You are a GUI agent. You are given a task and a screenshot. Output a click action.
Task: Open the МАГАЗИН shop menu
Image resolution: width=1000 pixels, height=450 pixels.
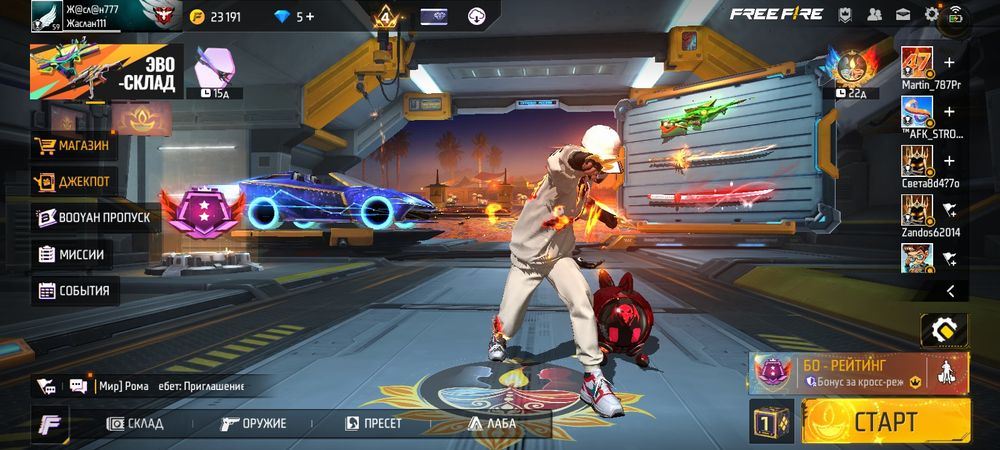(73, 146)
